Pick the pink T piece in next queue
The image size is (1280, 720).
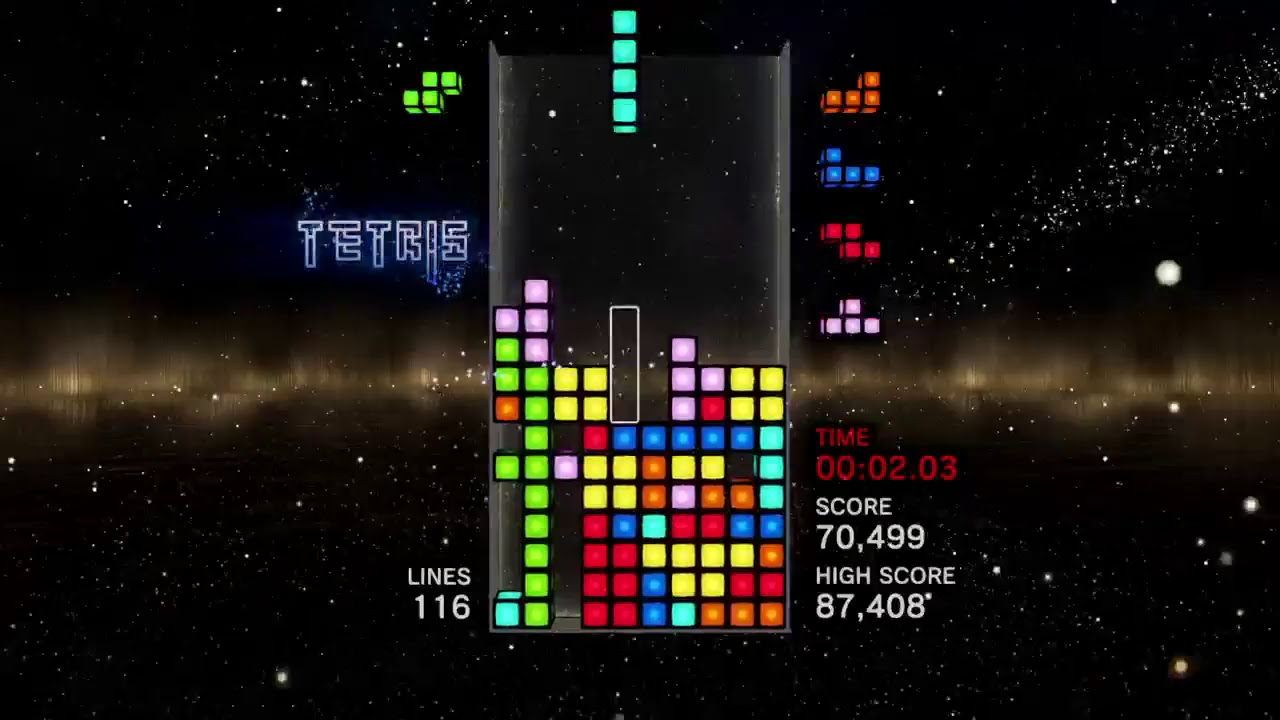(851, 318)
